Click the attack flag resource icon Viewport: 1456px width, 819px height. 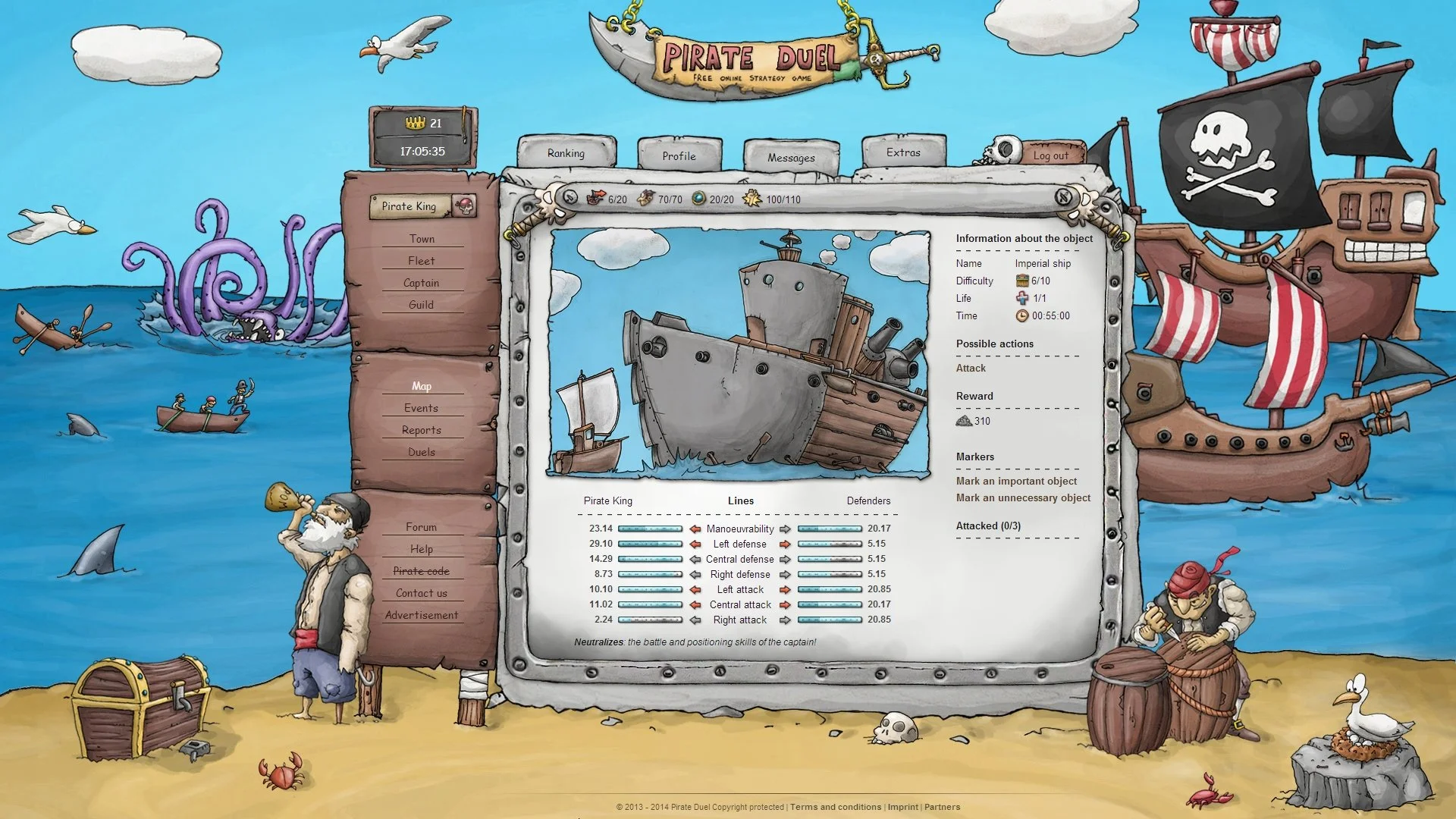[x=596, y=198]
